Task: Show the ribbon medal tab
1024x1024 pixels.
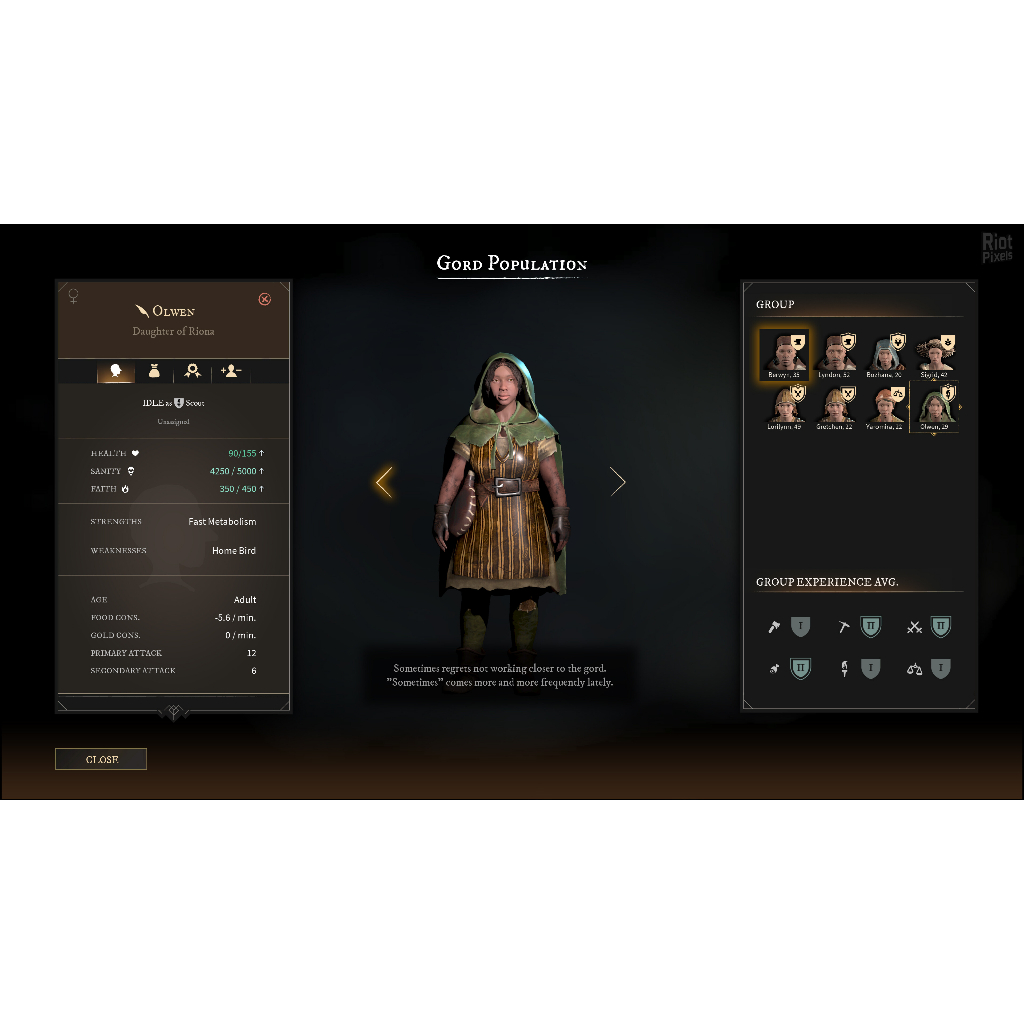Action: coord(192,371)
